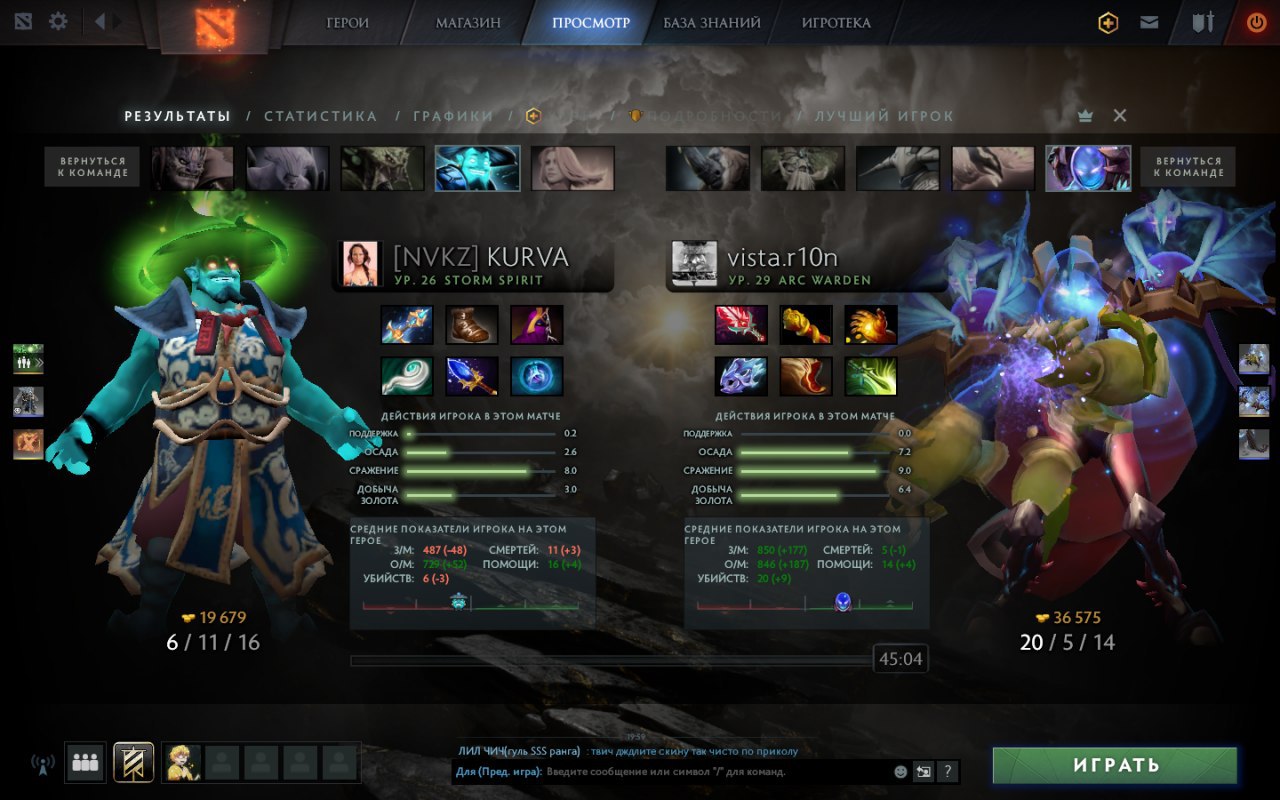This screenshot has width=1280, height=800.
Task: Open the settings gear icon
Action: tap(58, 21)
